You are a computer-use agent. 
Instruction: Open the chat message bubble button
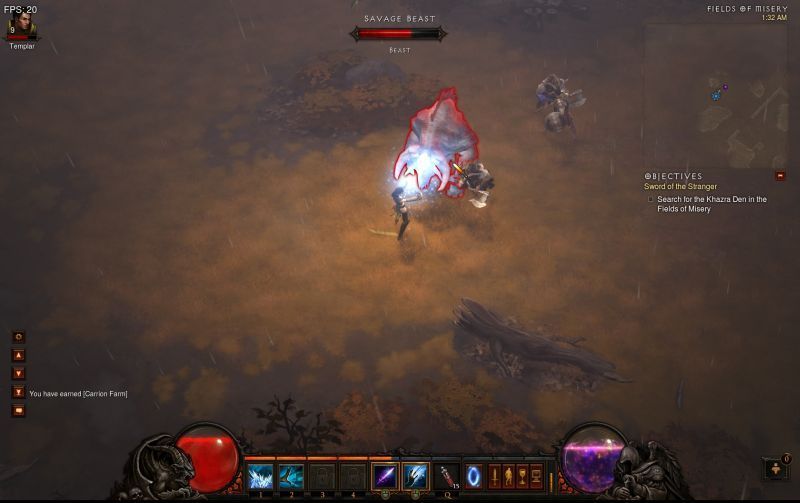(18, 410)
